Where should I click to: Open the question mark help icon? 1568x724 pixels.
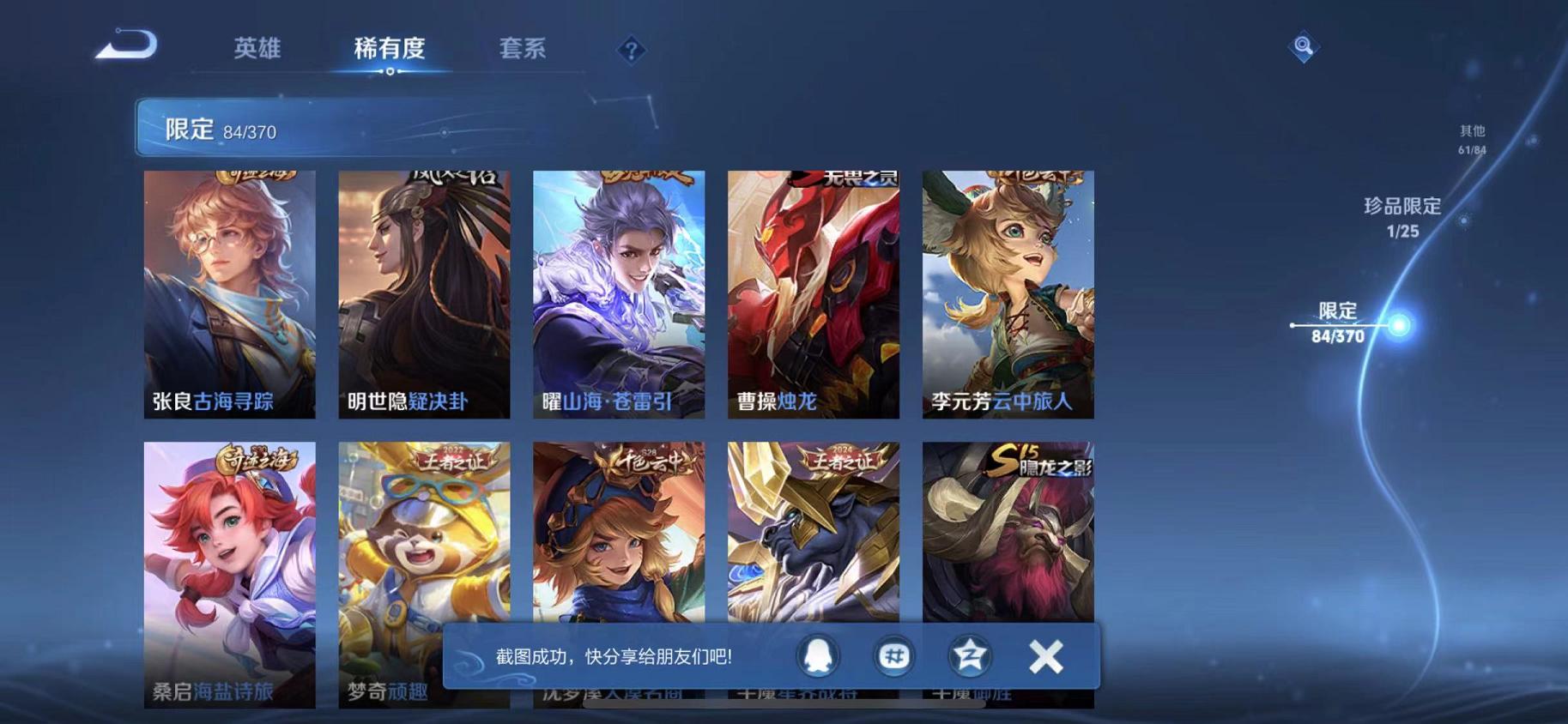tap(631, 51)
